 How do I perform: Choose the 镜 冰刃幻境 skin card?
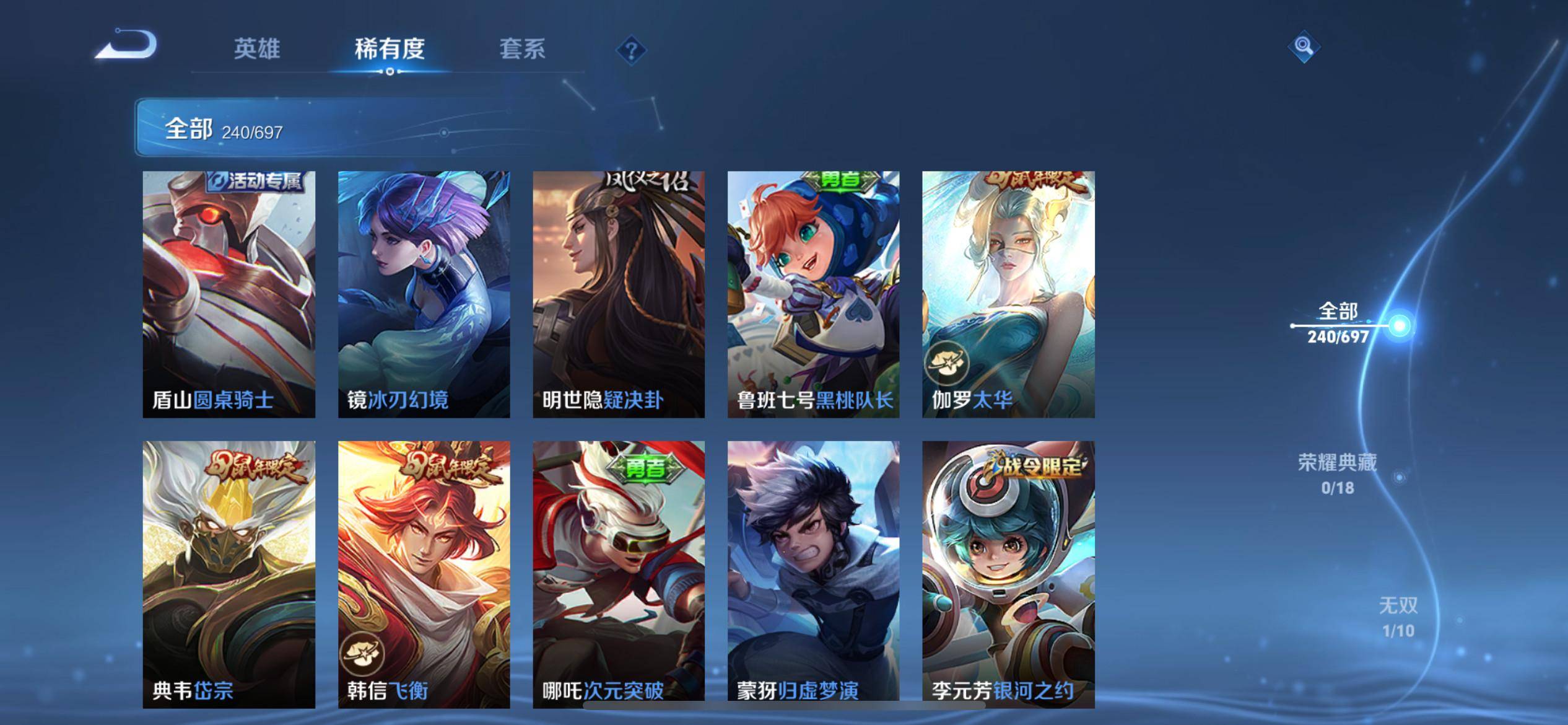pos(424,294)
